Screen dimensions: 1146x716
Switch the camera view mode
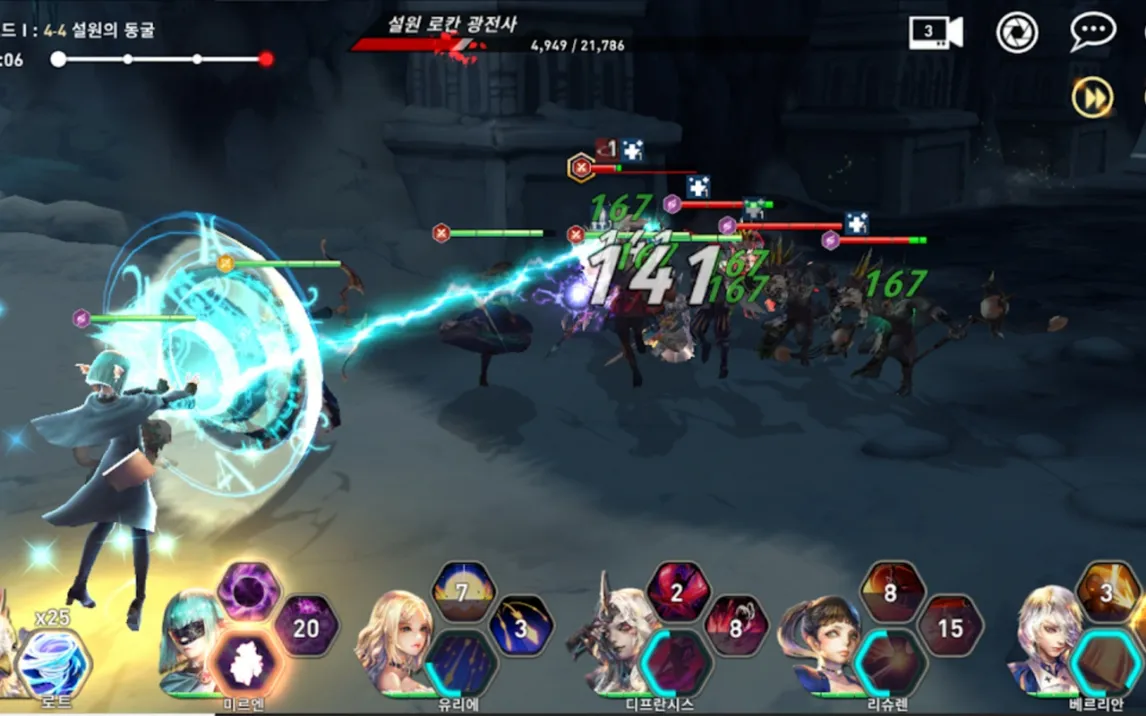[935, 32]
